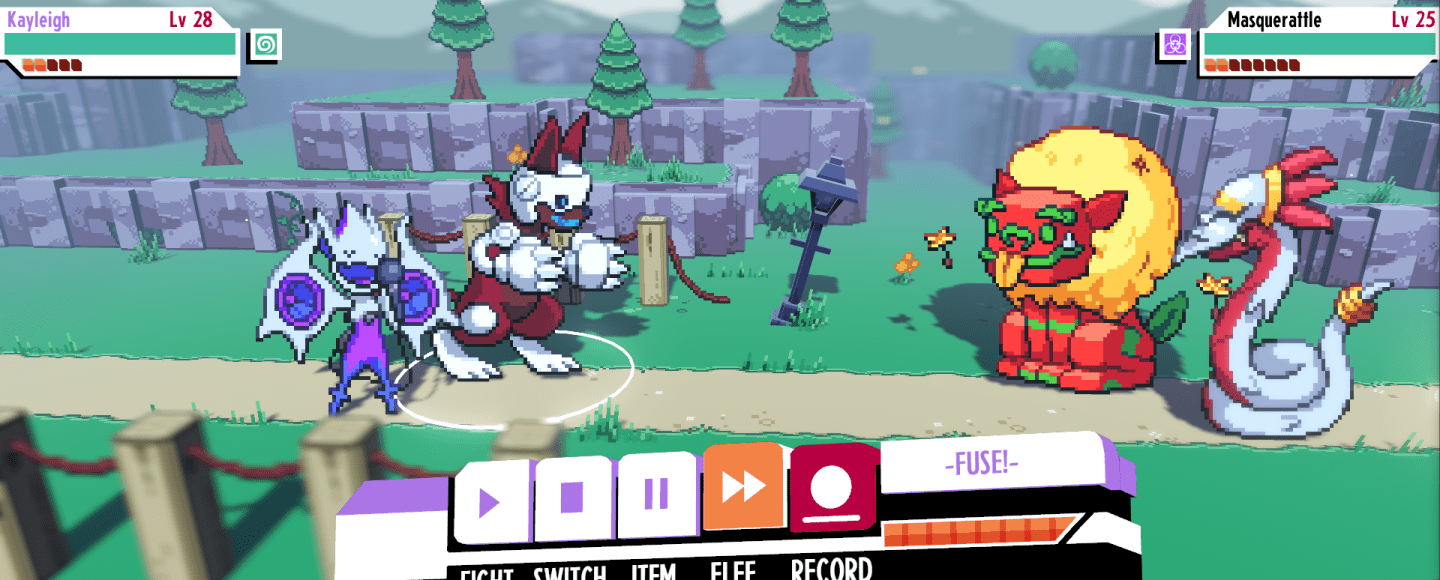Image resolution: width=1440 pixels, height=580 pixels.
Task: Select the Switch stop button
Action: tap(572, 496)
